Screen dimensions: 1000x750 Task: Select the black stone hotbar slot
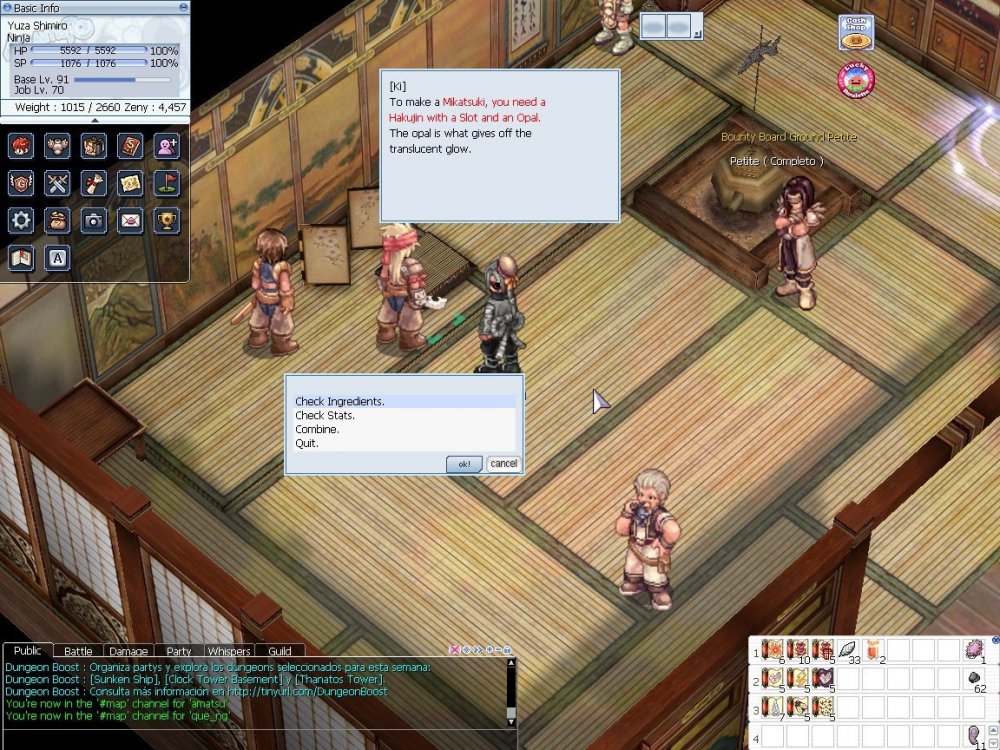pyautogui.click(x=975, y=680)
